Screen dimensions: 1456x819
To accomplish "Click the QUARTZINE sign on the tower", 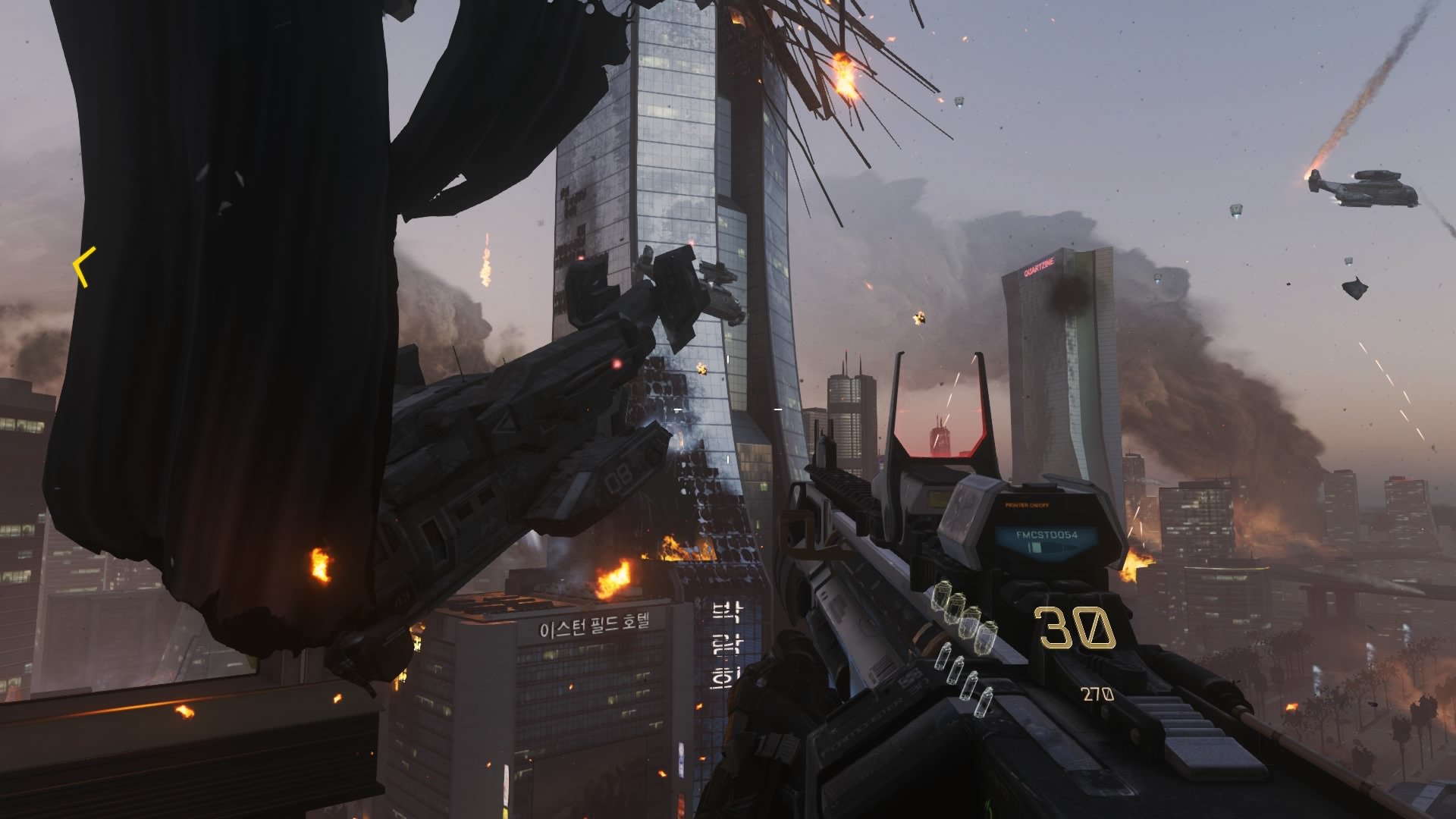I will (x=1040, y=266).
